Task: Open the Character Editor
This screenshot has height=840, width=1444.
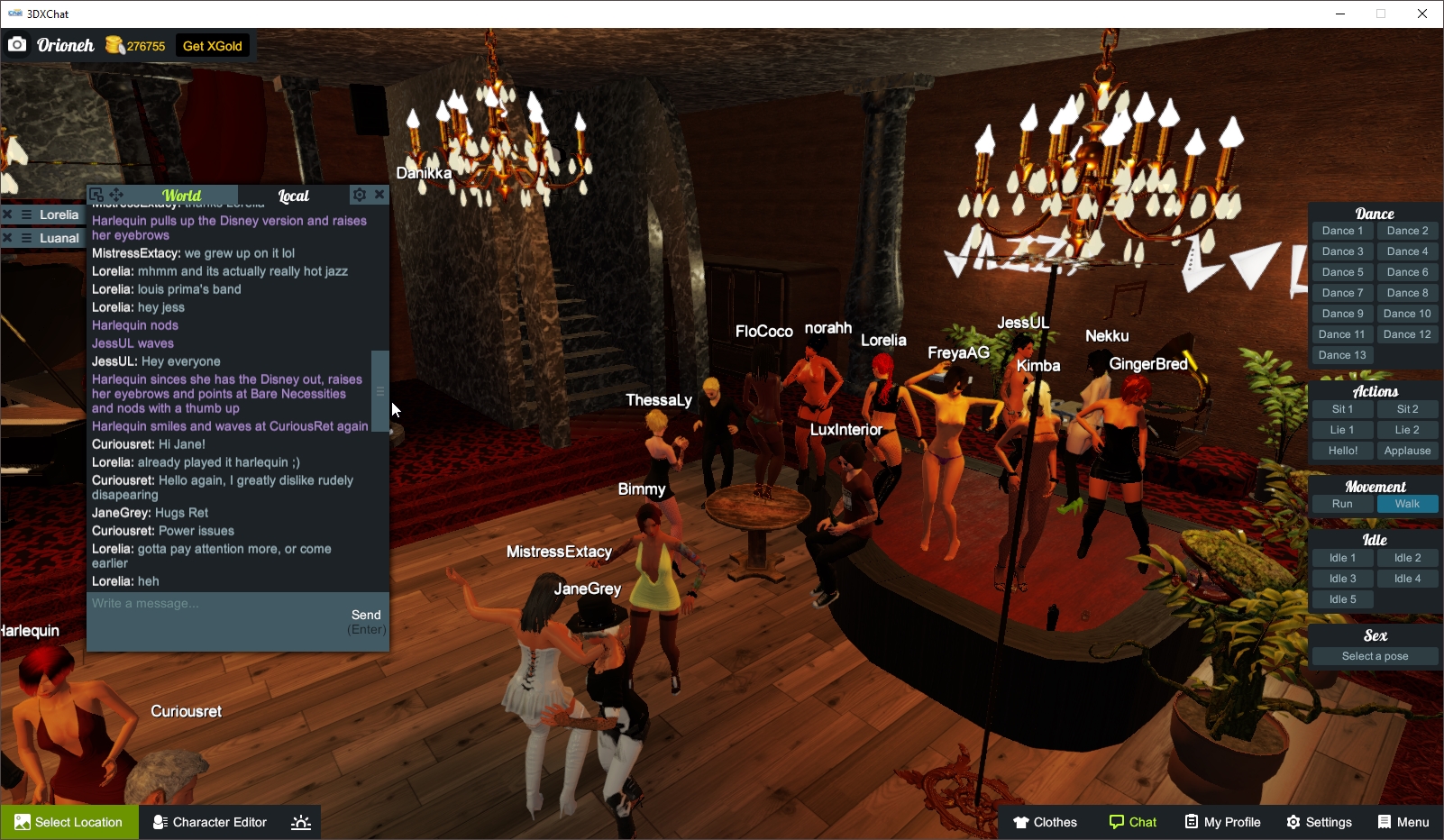Action: 209,822
